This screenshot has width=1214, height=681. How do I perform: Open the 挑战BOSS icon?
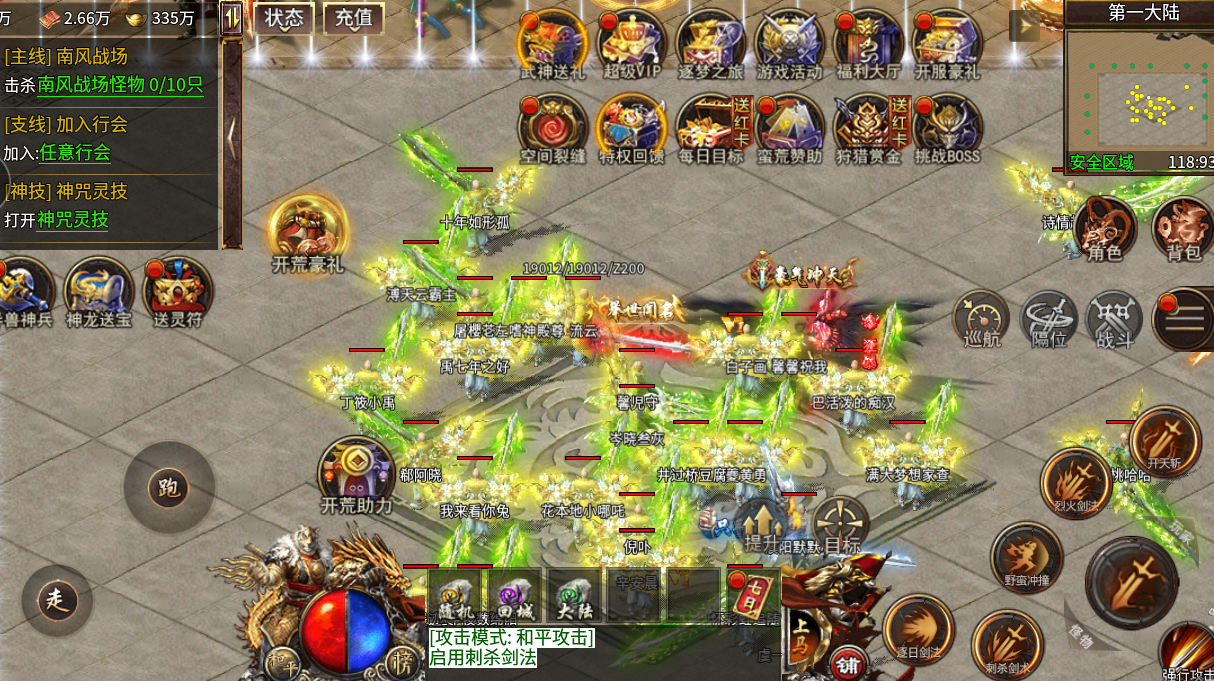coord(947,126)
